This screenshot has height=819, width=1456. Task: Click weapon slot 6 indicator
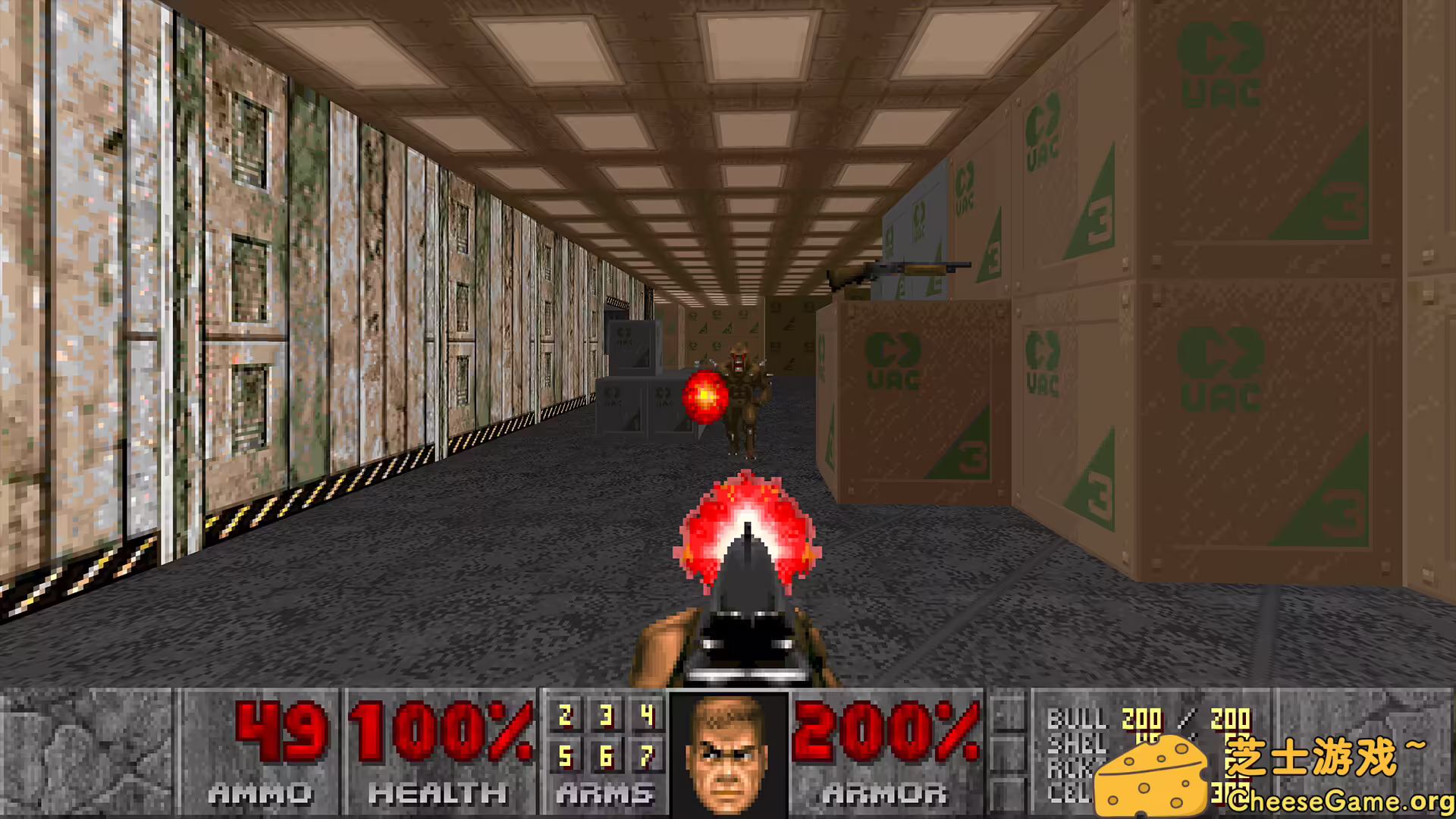tap(607, 756)
